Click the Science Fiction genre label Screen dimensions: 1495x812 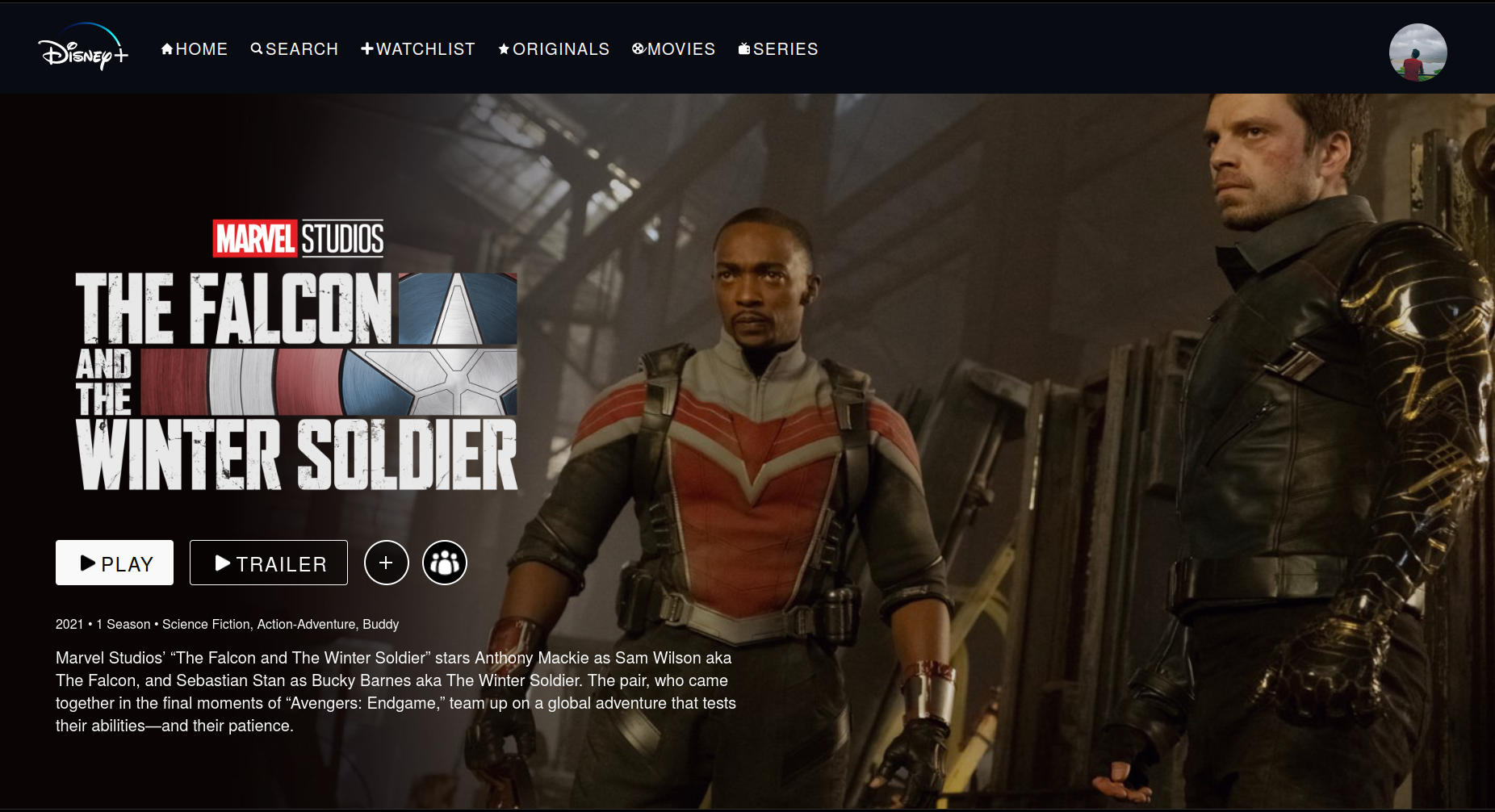(207, 624)
